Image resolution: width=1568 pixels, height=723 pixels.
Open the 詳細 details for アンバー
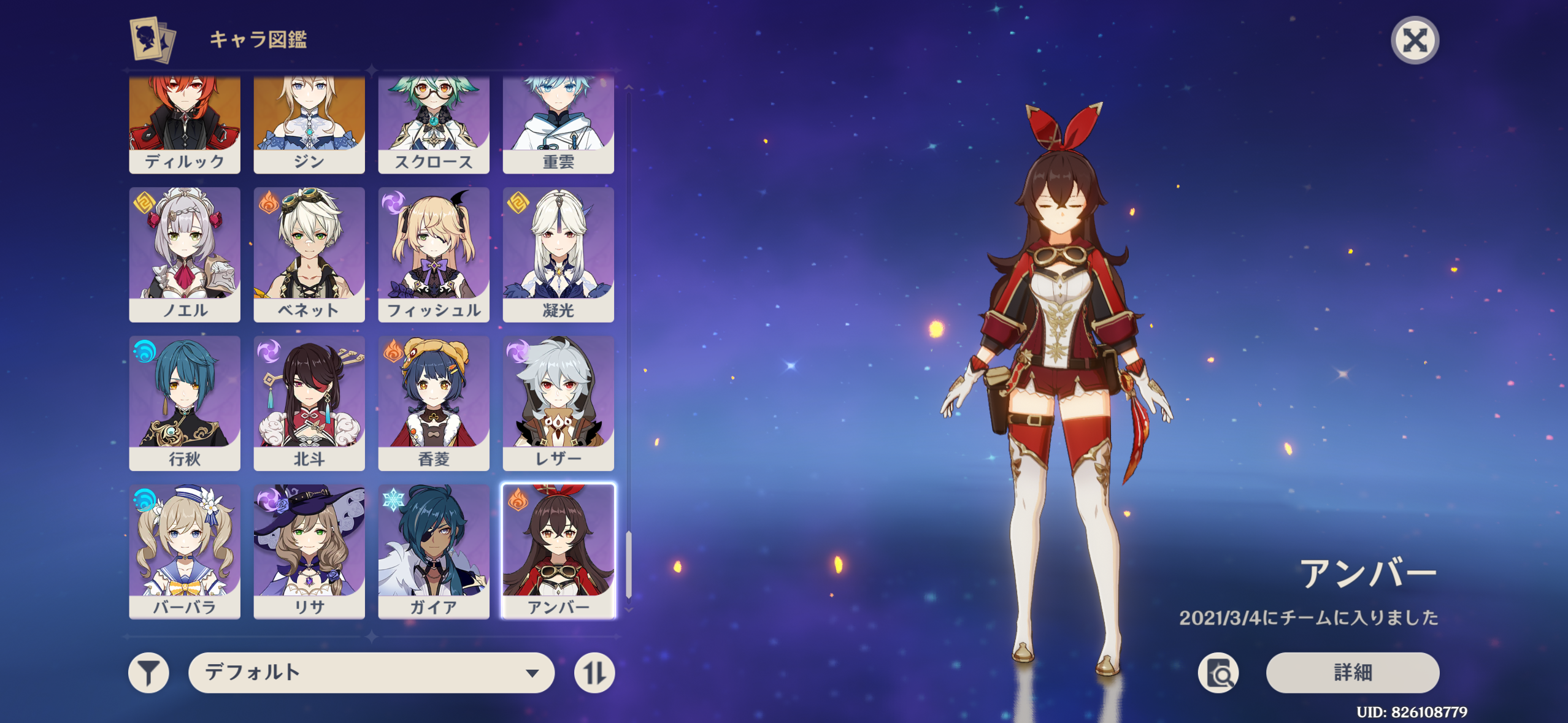(1352, 673)
